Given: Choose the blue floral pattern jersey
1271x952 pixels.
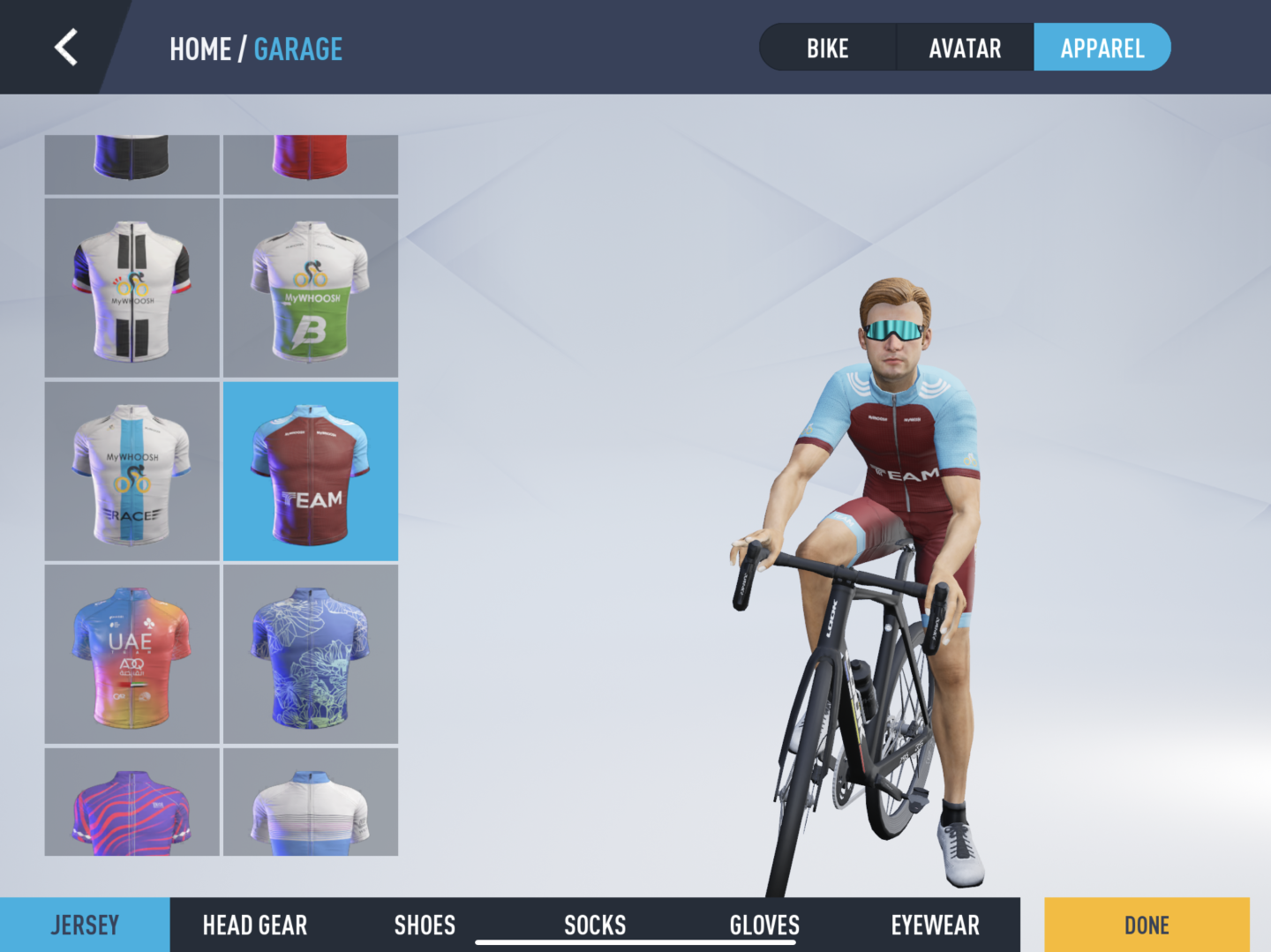Looking at the screenshot, I should [x=311, y=655].
